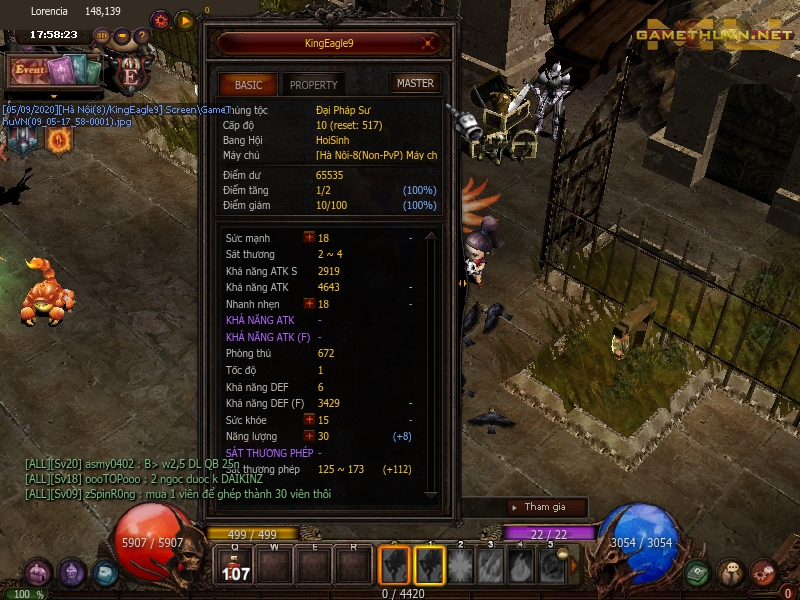The width and height of the screenshot is (800, 600).
Task: Open the green book icon beside mana orb
Action: click(697, 573)
